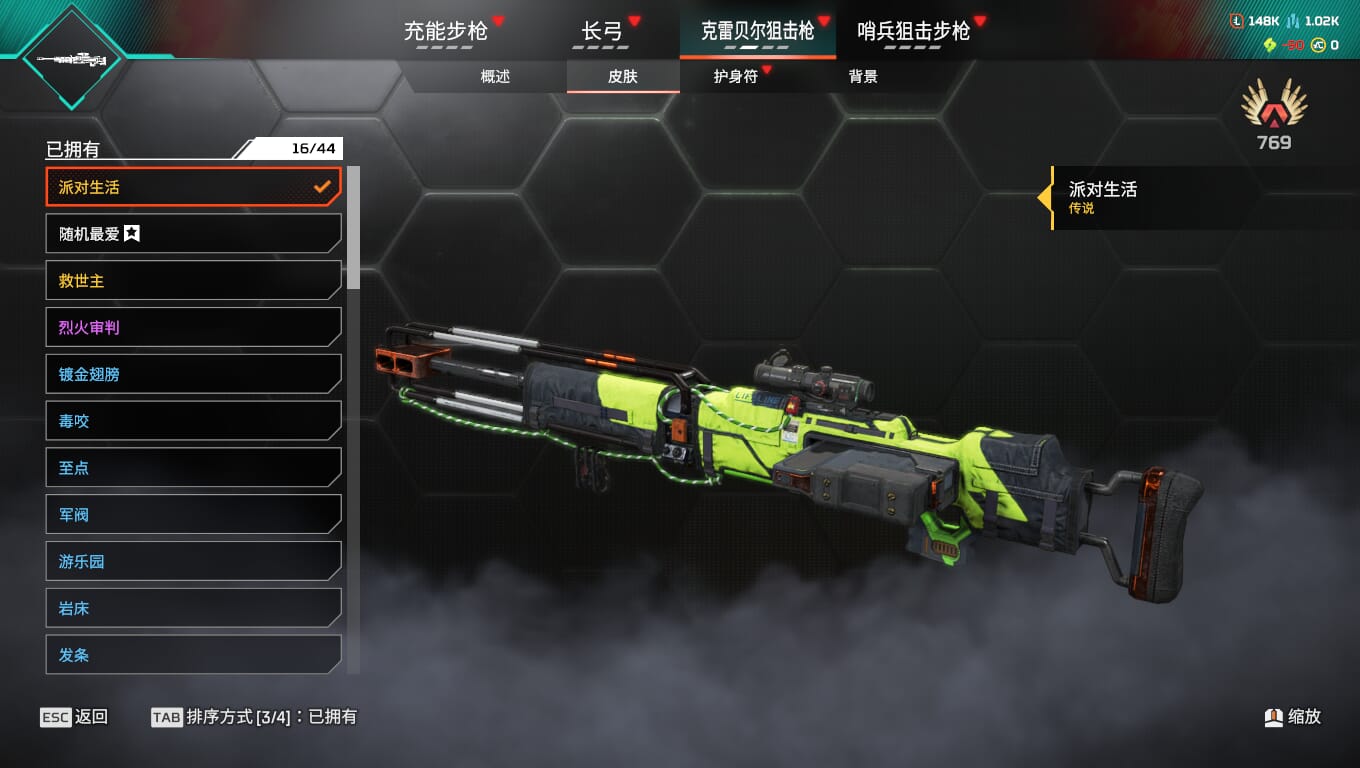Choose the 镀金翅膀 skin

tap(193, 374)
